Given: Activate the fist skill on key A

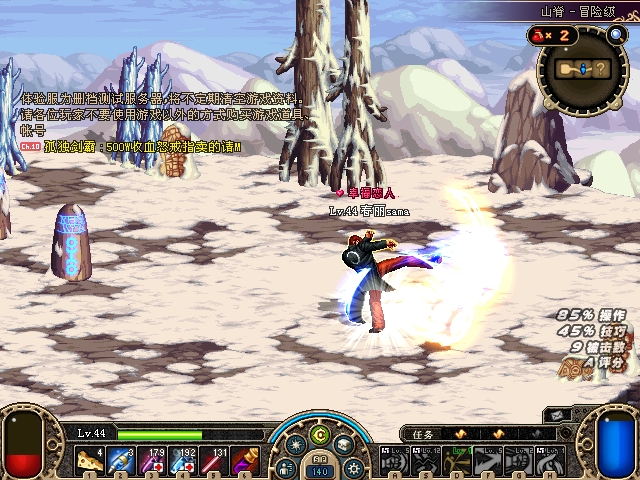Looking at the screenshot, I should coord(391,461).
